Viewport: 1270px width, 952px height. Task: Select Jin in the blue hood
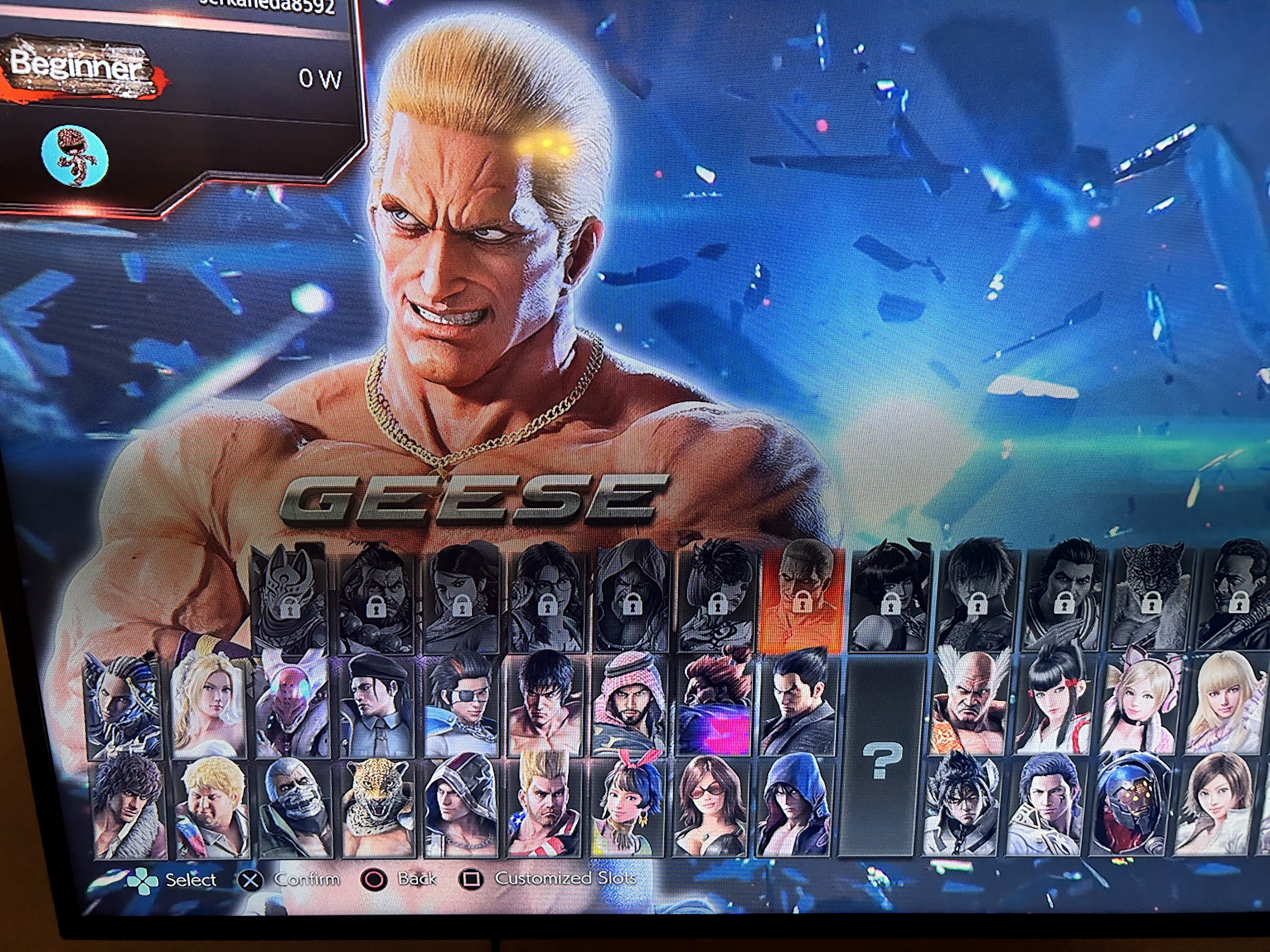pos(793,806)
